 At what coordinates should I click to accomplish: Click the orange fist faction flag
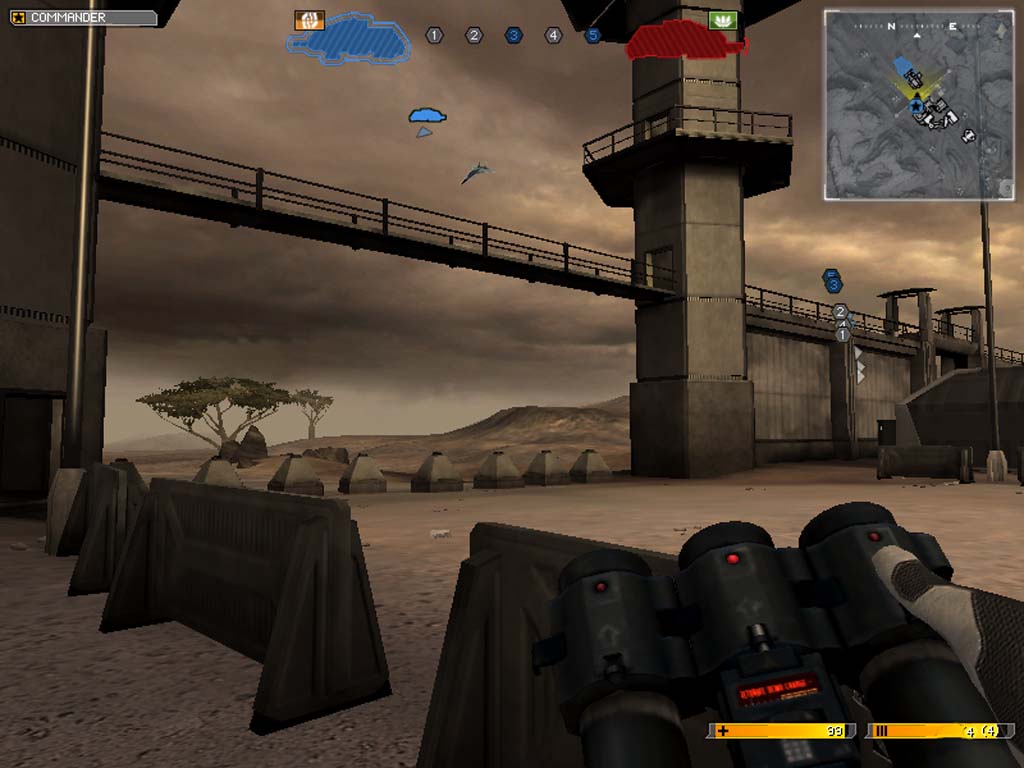[309, 20]
